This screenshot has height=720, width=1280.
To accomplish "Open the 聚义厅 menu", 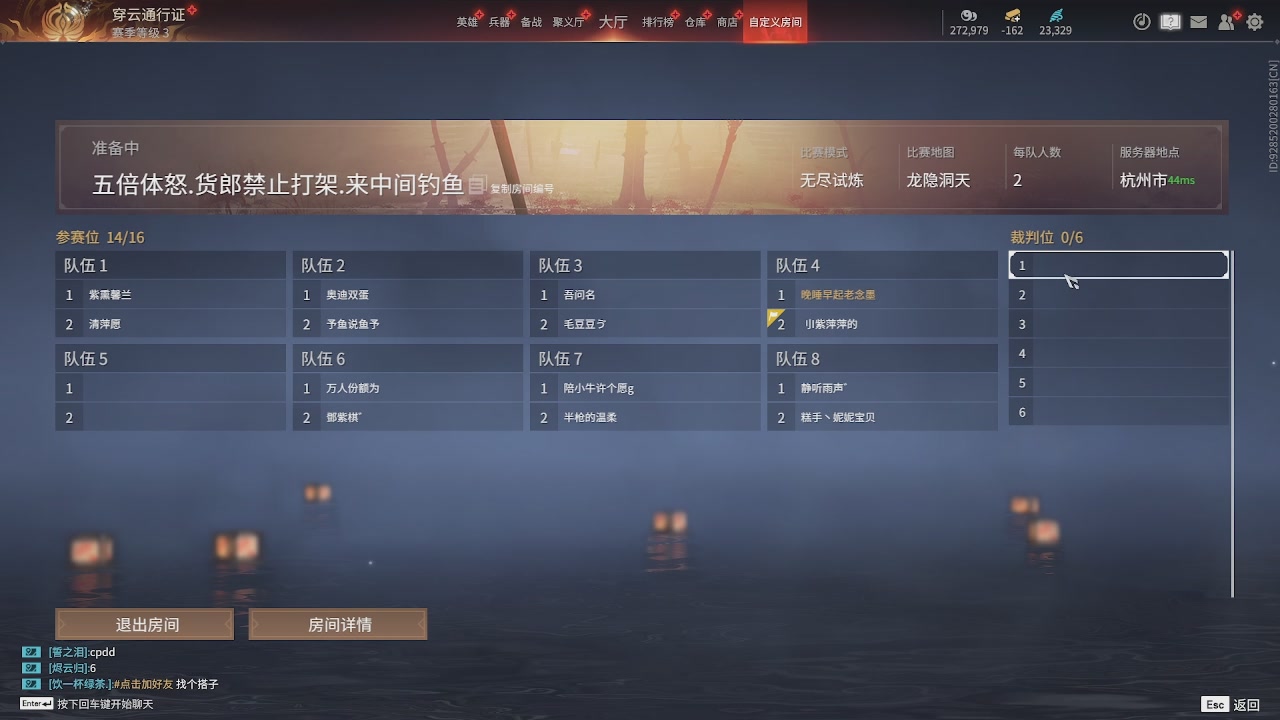I will (566, 20).
